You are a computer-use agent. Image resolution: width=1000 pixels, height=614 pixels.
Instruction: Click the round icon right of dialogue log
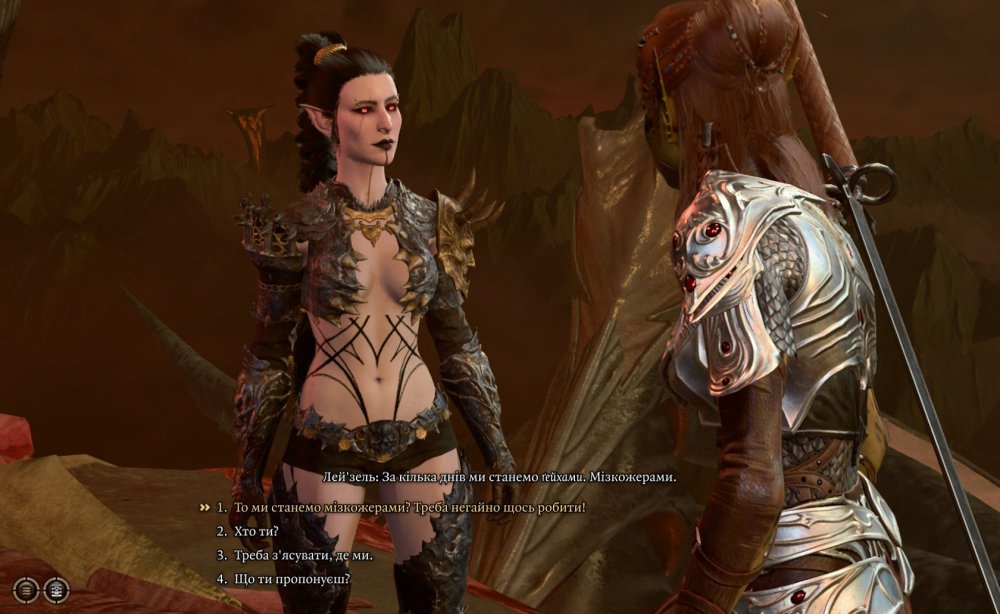[x=56, y=590]
